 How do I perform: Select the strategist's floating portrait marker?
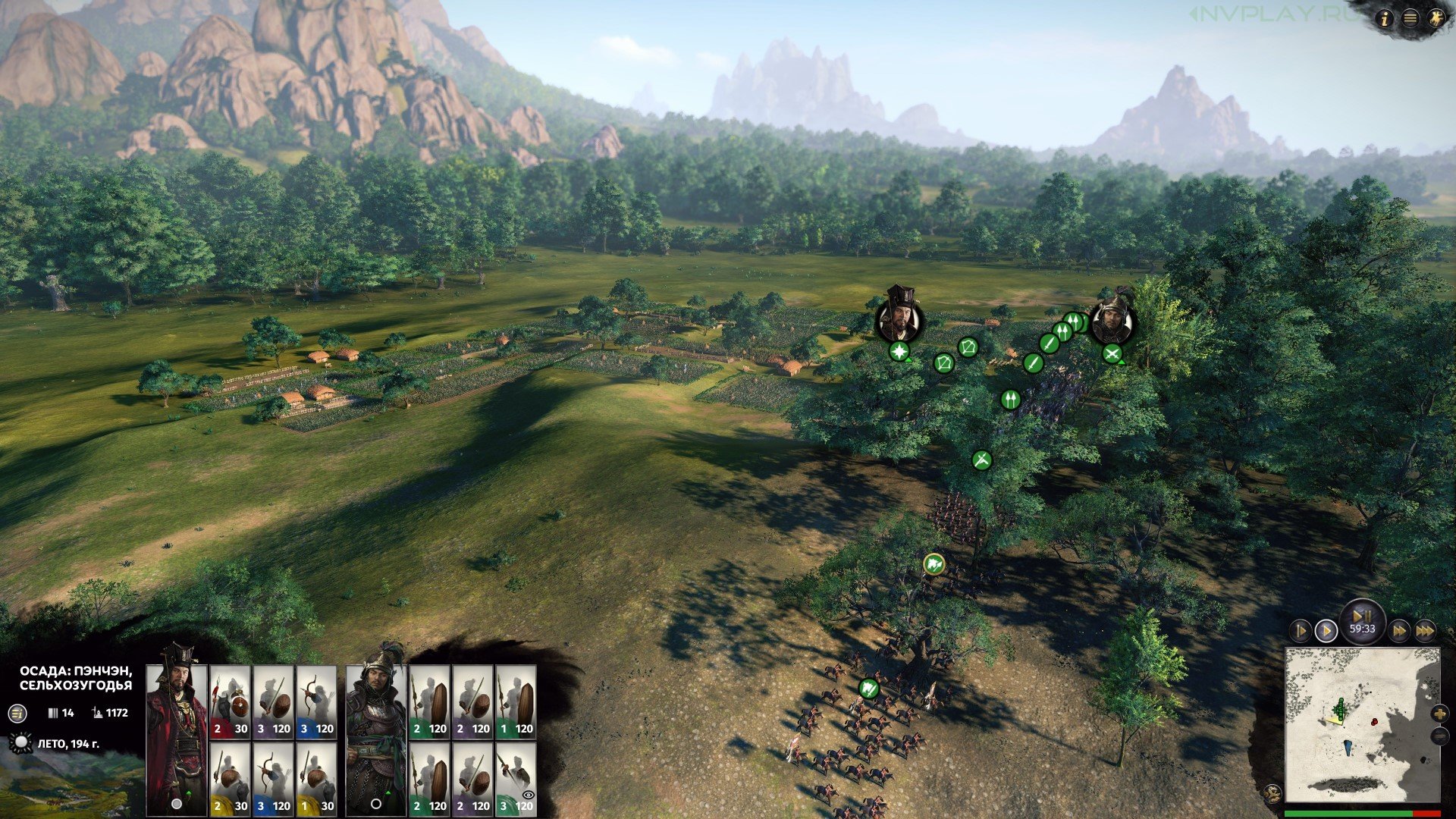tap(899, 318)
